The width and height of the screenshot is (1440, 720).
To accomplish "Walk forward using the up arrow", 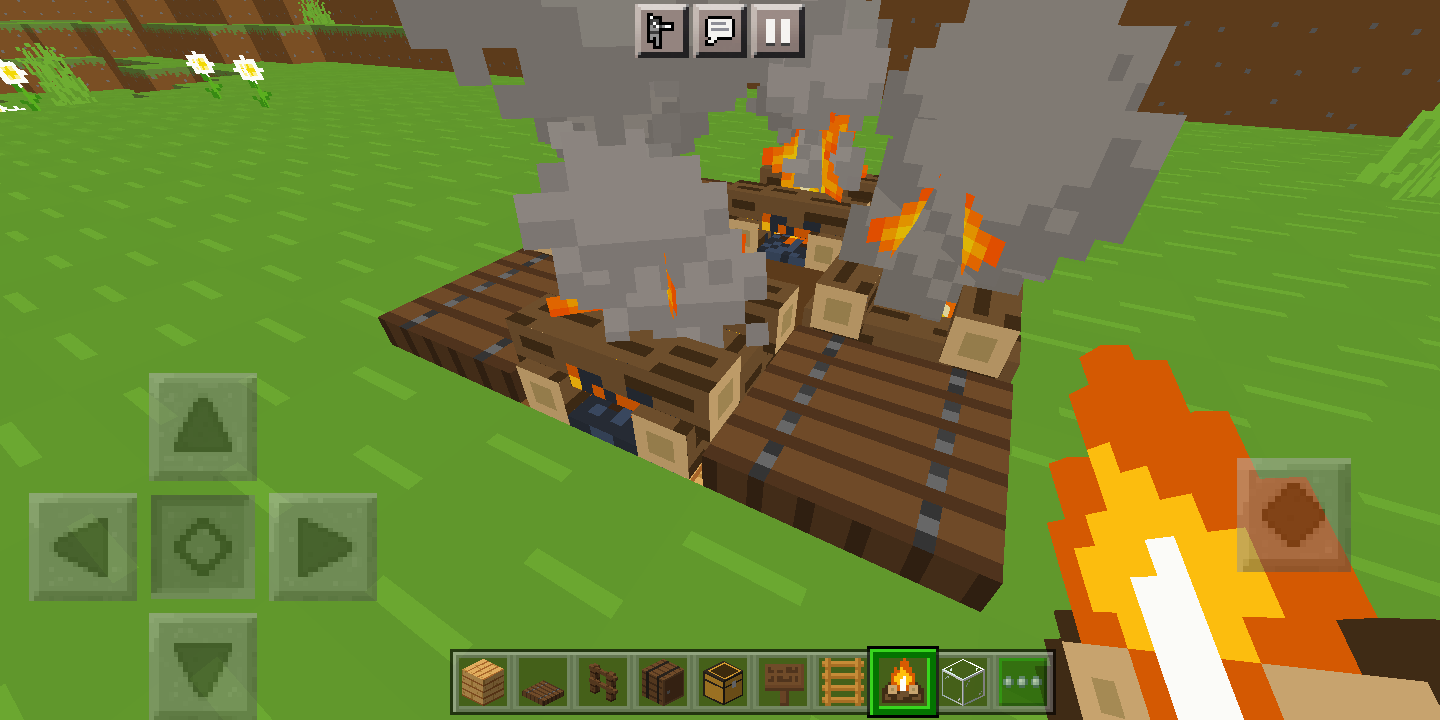I will click(x=203, y=424).
